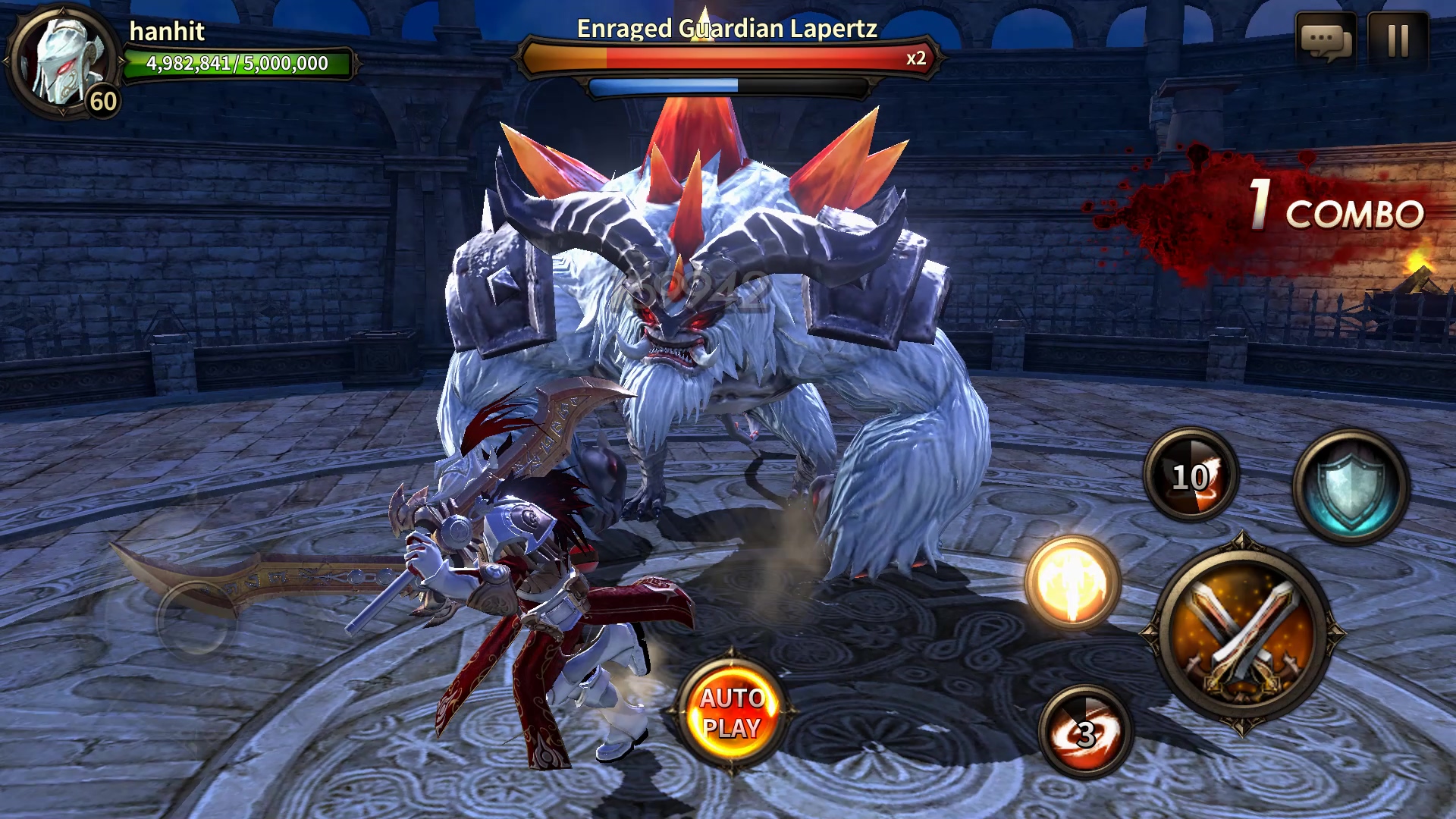Trigger the red swirl skill on cooldown 3
The image size is (1456, 819).
pyautogui.click(x=1085, y=733)
